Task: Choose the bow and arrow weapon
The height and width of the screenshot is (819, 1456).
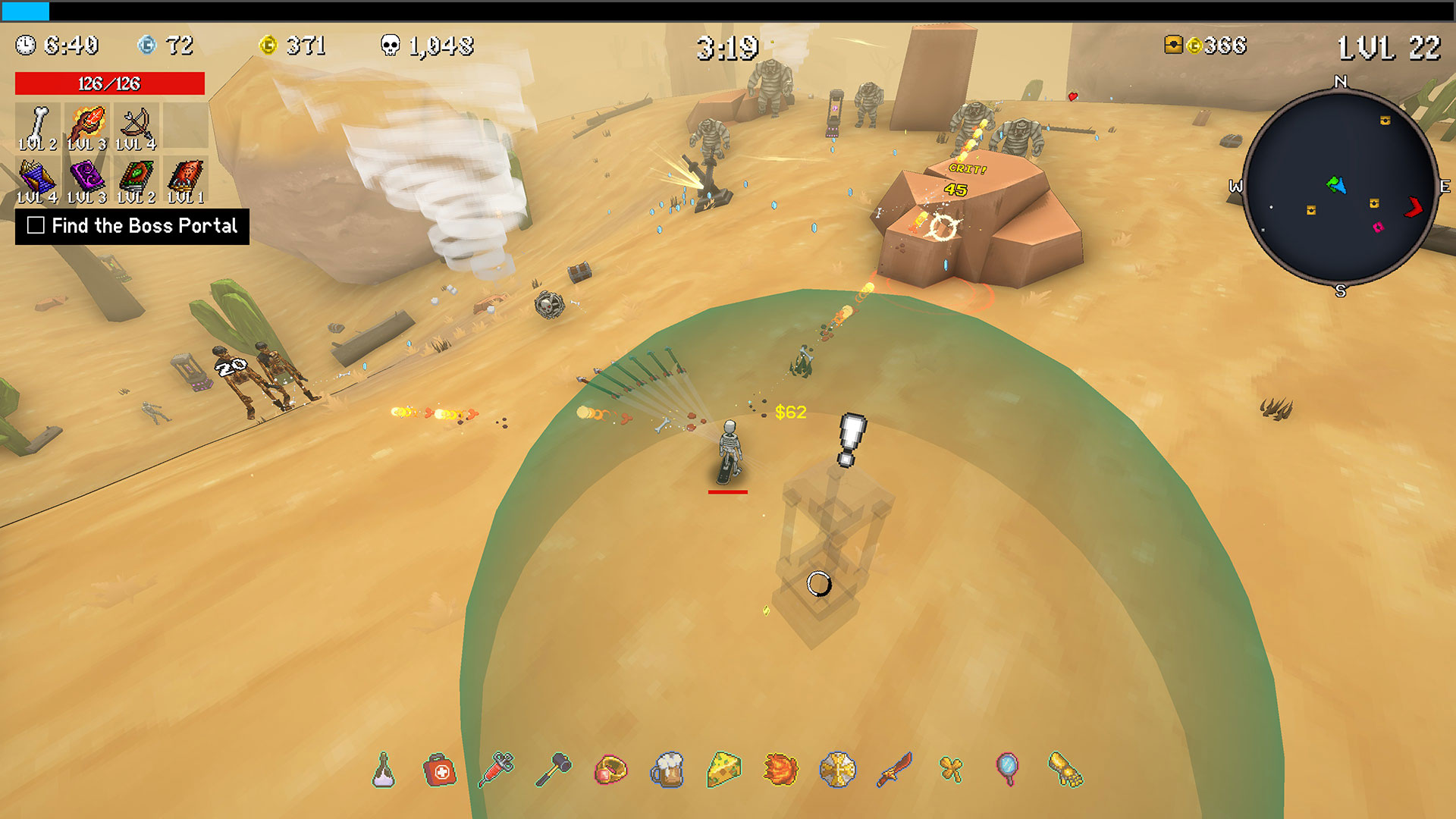Action: [x=136, y=126]
